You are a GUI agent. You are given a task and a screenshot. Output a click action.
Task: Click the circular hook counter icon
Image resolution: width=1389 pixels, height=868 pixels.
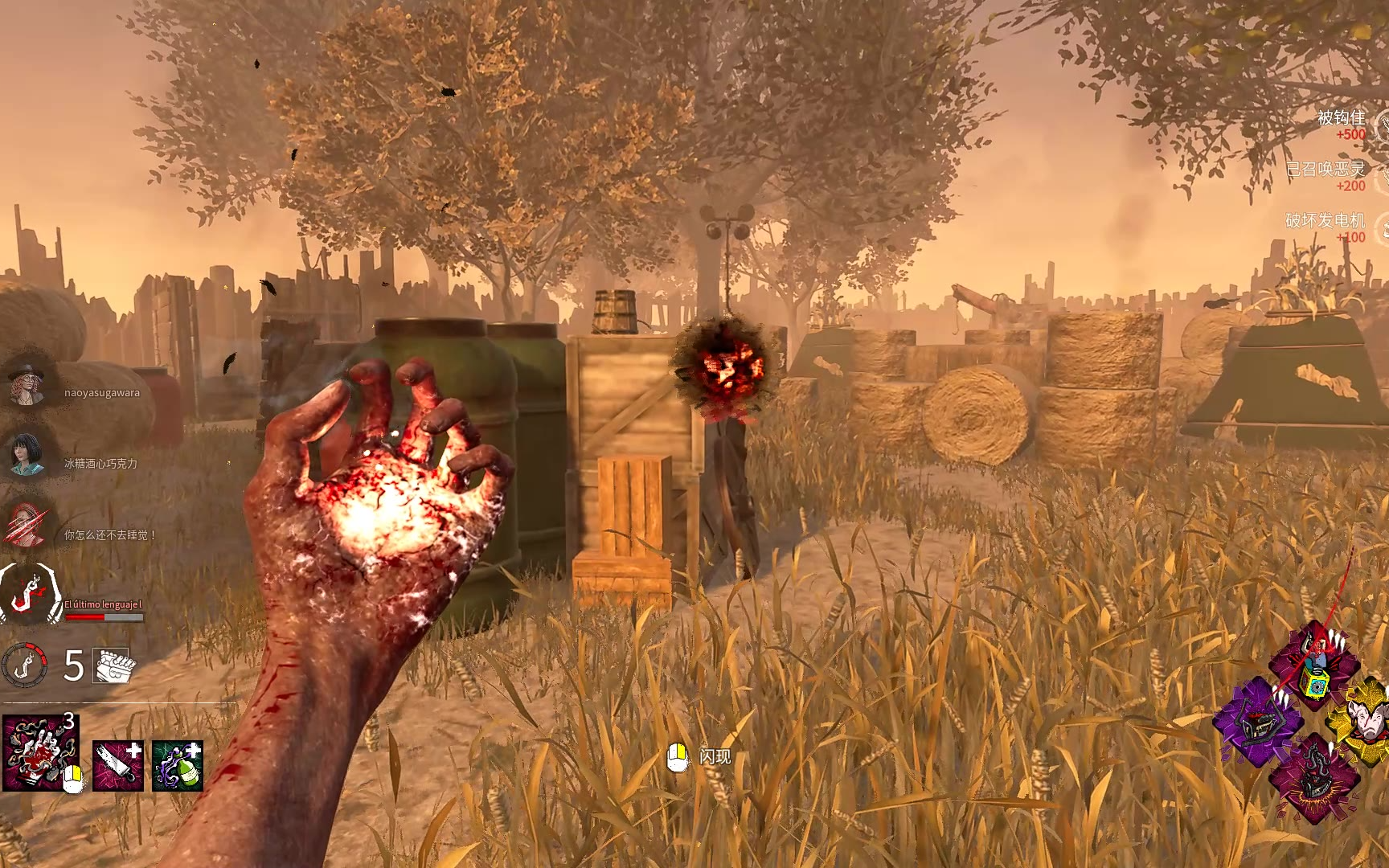point(25,665)
